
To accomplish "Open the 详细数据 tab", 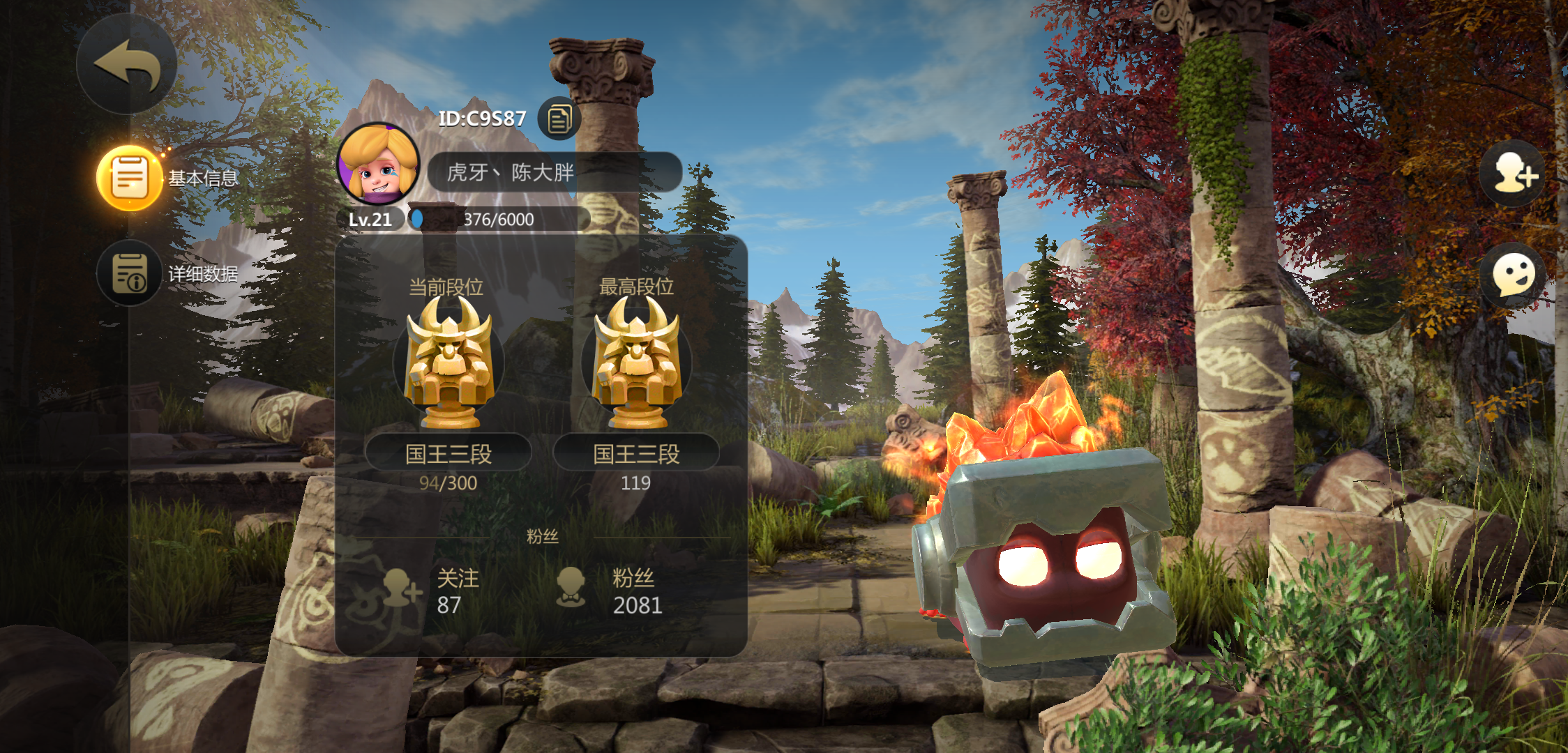I will [x=130, y=273].
